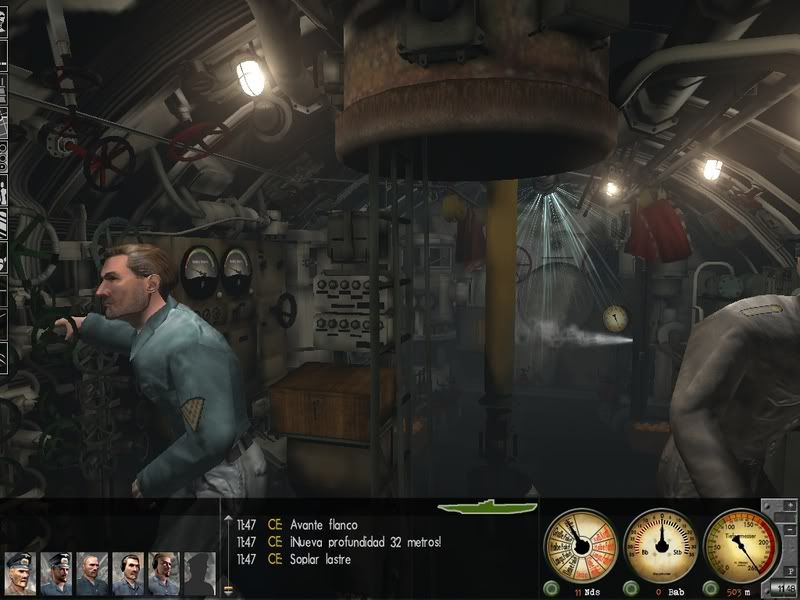The width and height of the screenshot is (800, 600).
Task: Increase time compression with the plus button
Action: [789, 507]
